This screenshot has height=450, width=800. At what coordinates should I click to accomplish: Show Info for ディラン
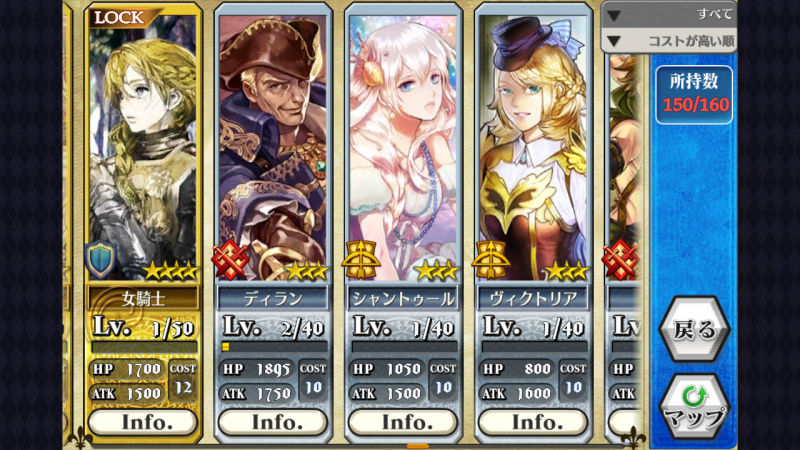click(x=274, y=422)
